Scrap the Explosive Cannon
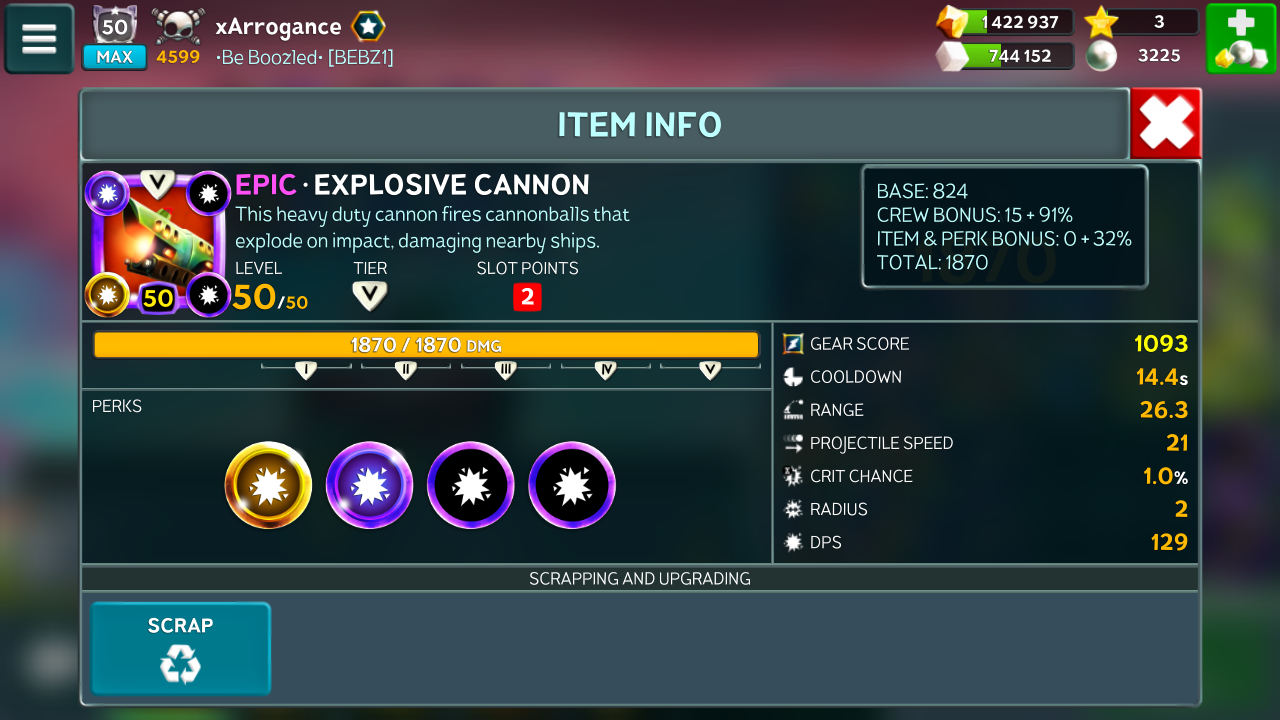Image resolution: width=1280 pixels, height=720 pixels. 181,648
